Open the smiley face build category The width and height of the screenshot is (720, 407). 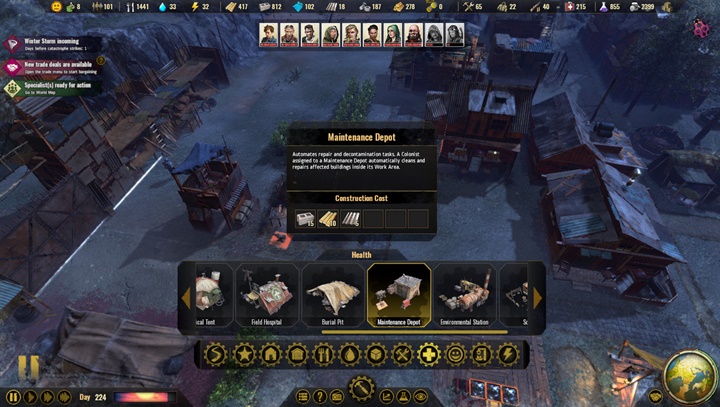pos(455,353)
